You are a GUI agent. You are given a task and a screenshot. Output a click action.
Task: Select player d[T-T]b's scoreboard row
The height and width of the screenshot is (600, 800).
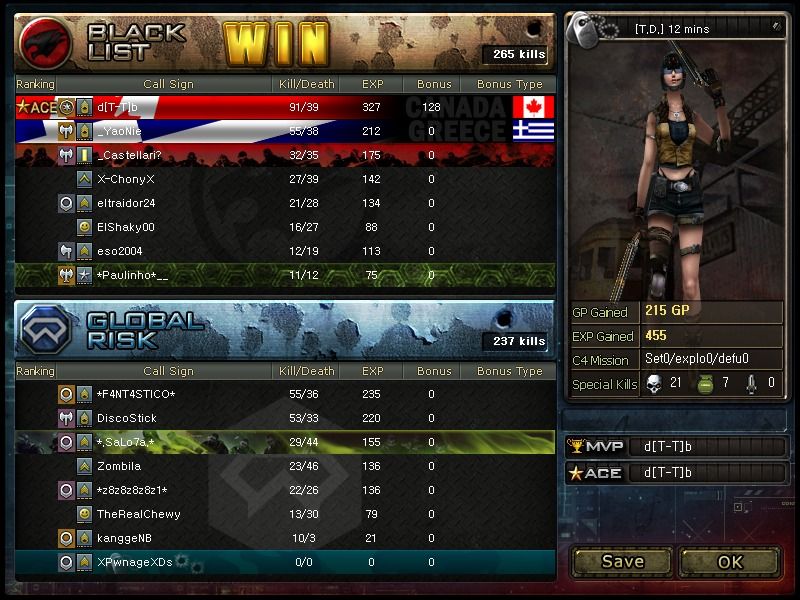coord(118,107)
